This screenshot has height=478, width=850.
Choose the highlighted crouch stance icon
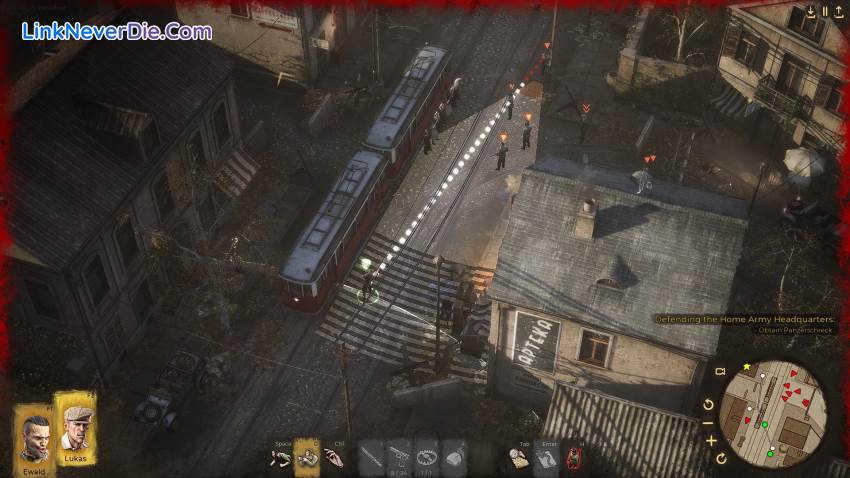307,457
